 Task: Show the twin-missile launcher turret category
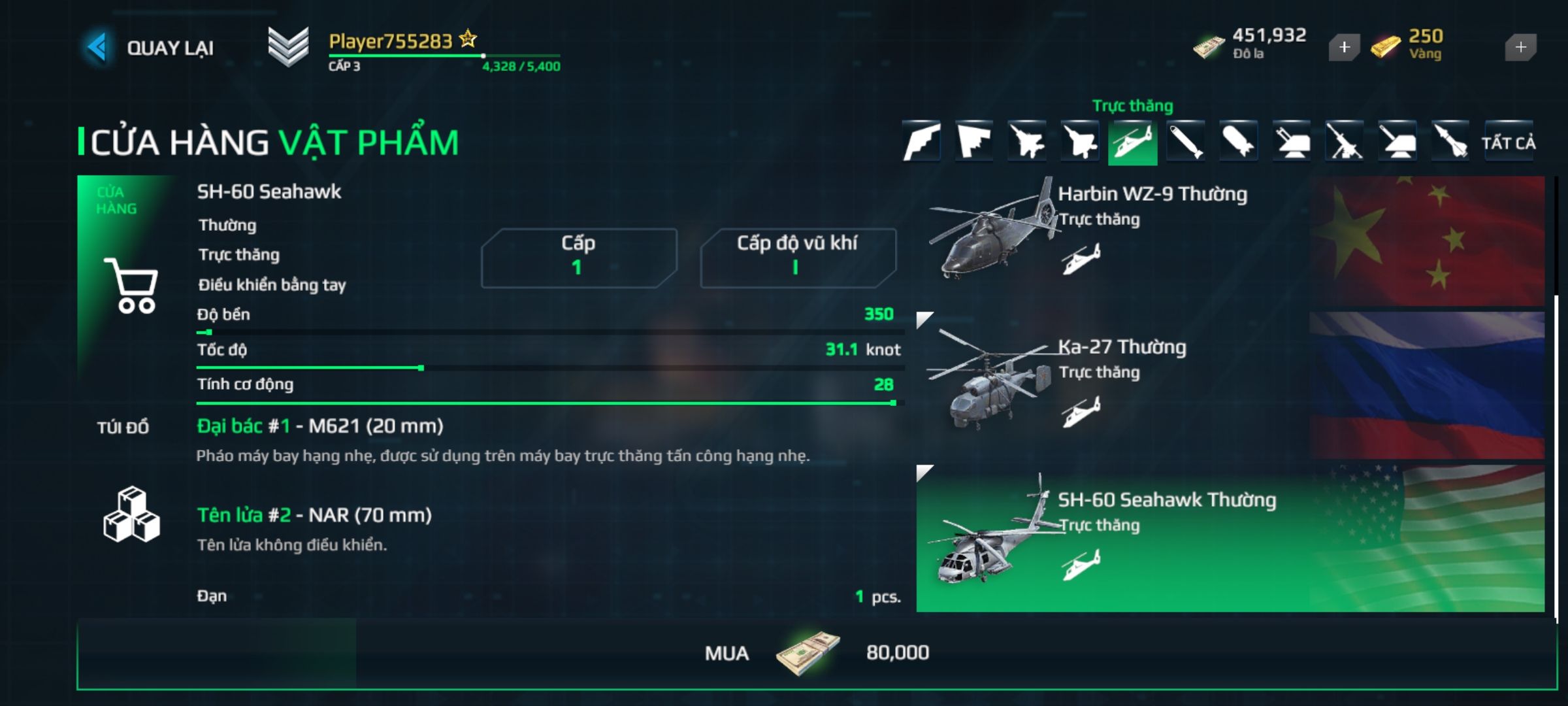(1291, 142)
